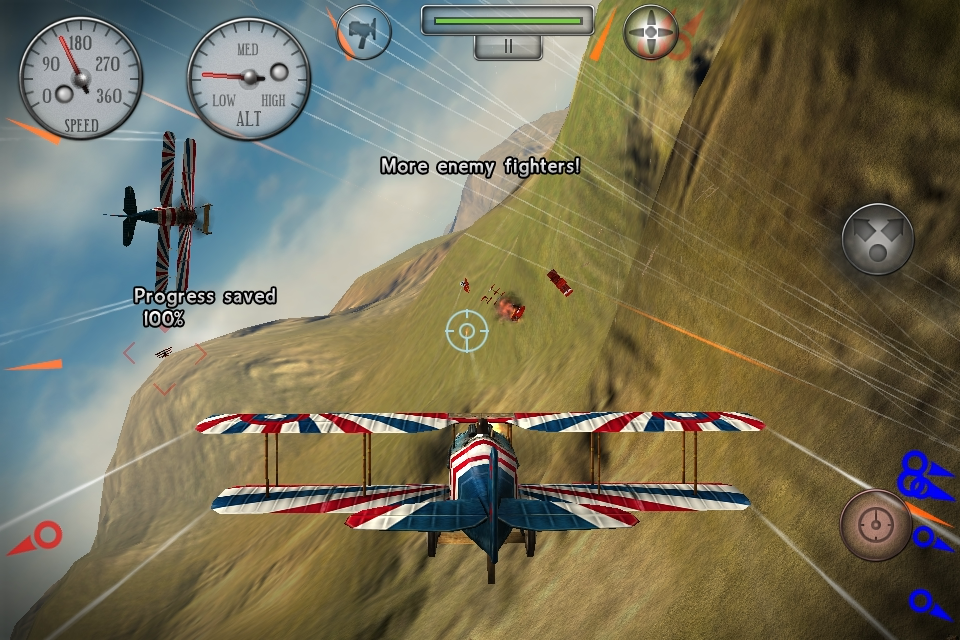Pause the game with the pause button
This screenshot has height=640, width=960.
click(508, 46)
